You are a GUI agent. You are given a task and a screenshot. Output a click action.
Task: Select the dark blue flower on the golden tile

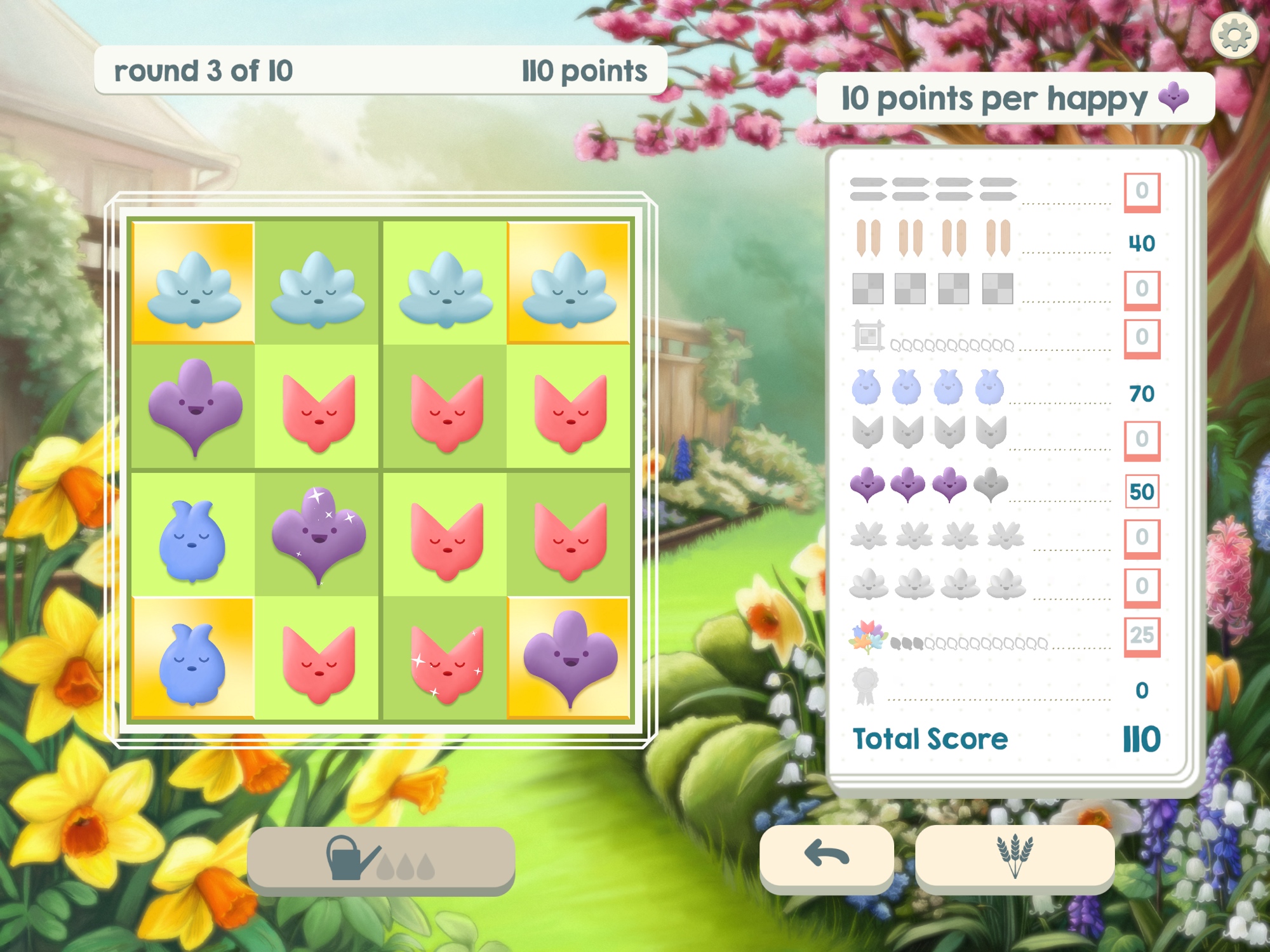[192, 661]
